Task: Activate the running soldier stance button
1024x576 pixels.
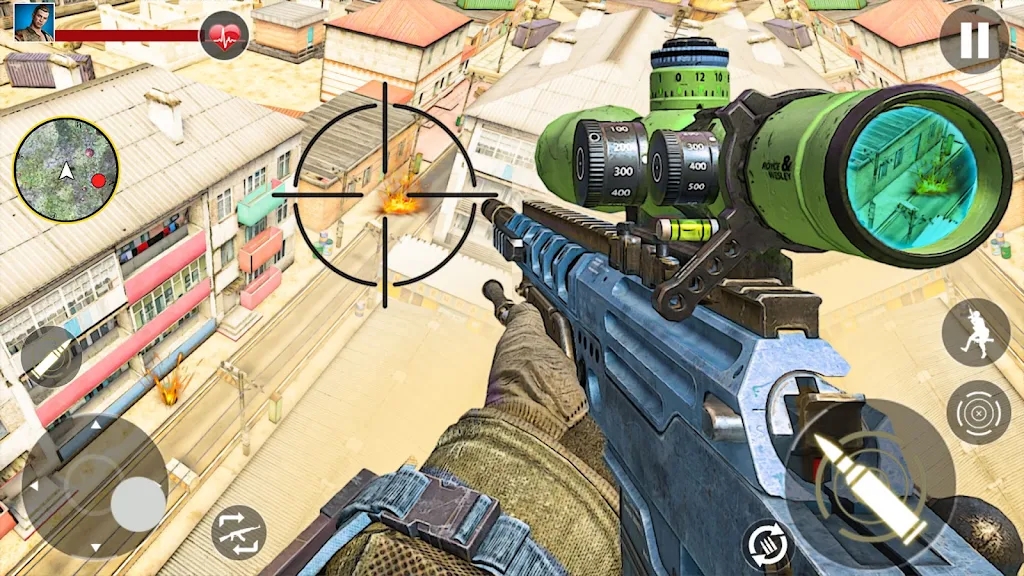Action: point(975,333)
